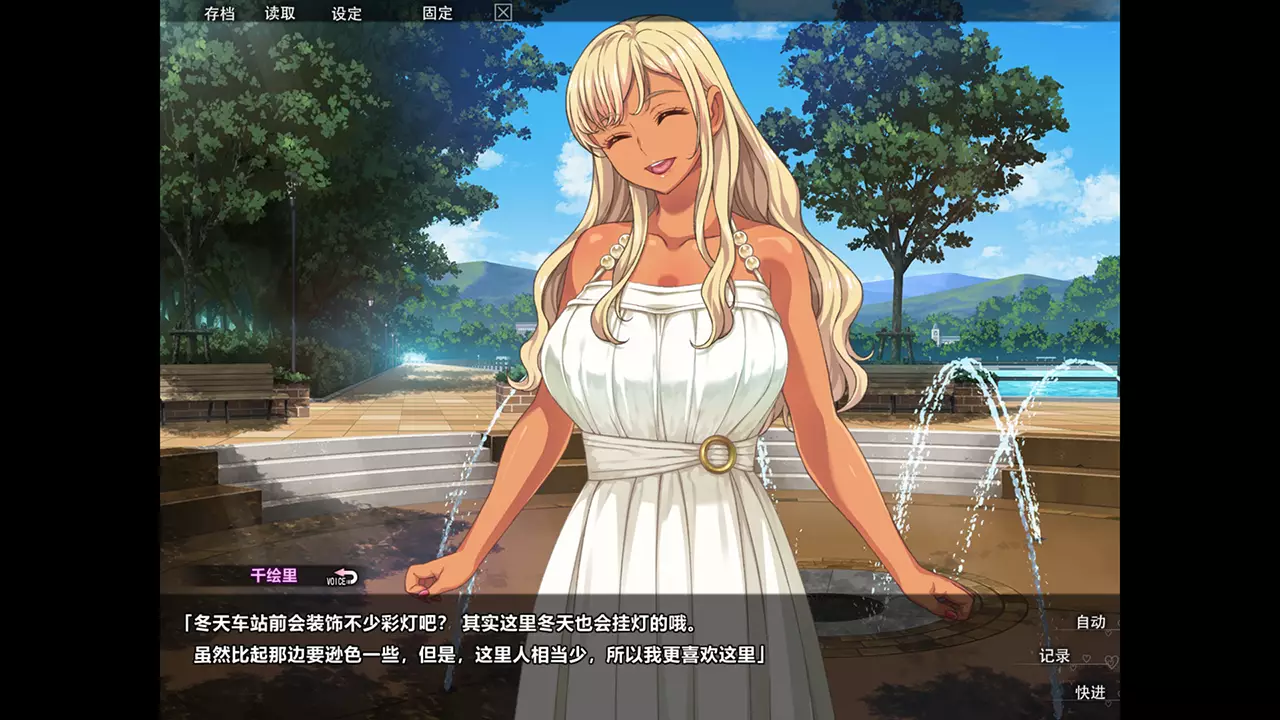The width and height of the screenshot is (1280, 720).
Task: Enable 自动 auto-read mode
Action: click(1090, 620)
